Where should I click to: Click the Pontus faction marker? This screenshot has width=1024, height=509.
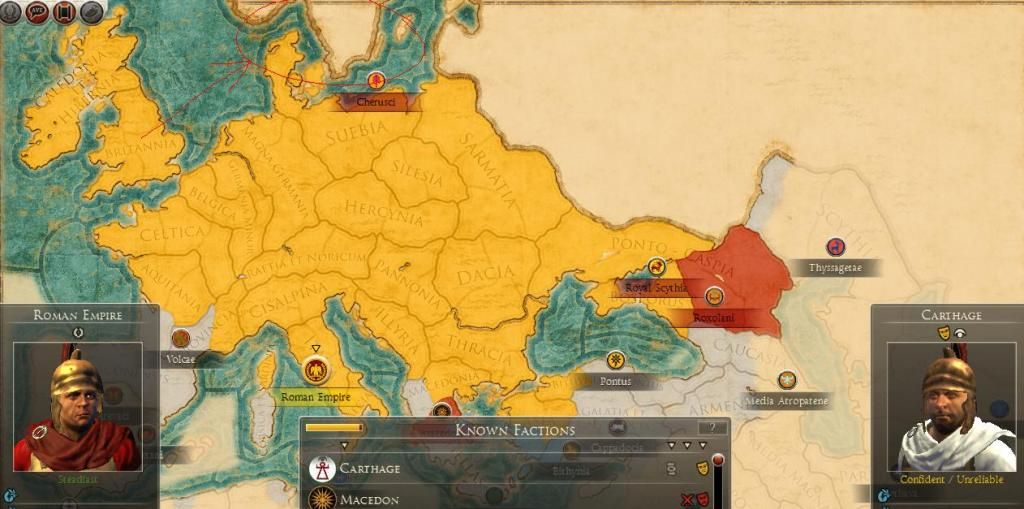[615, 360]
